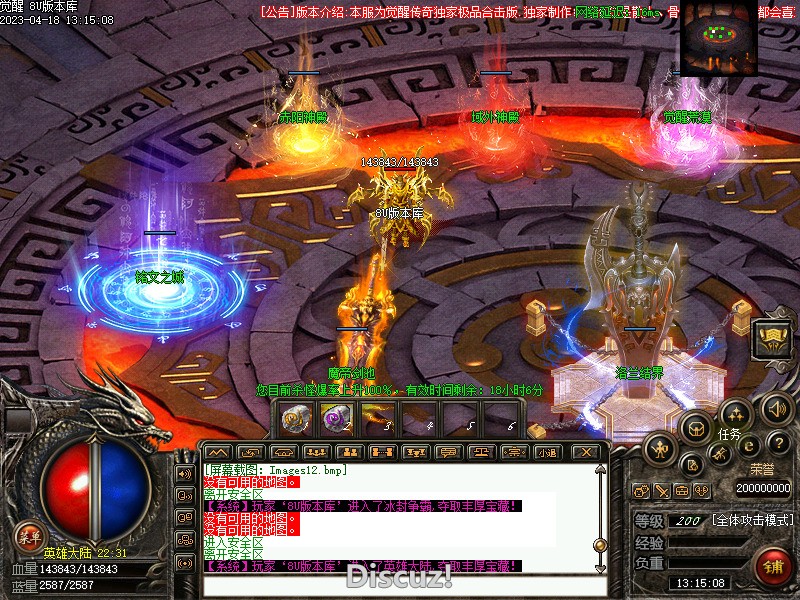
Task: Open the question mark help button
Action: (x=779, y=443)
